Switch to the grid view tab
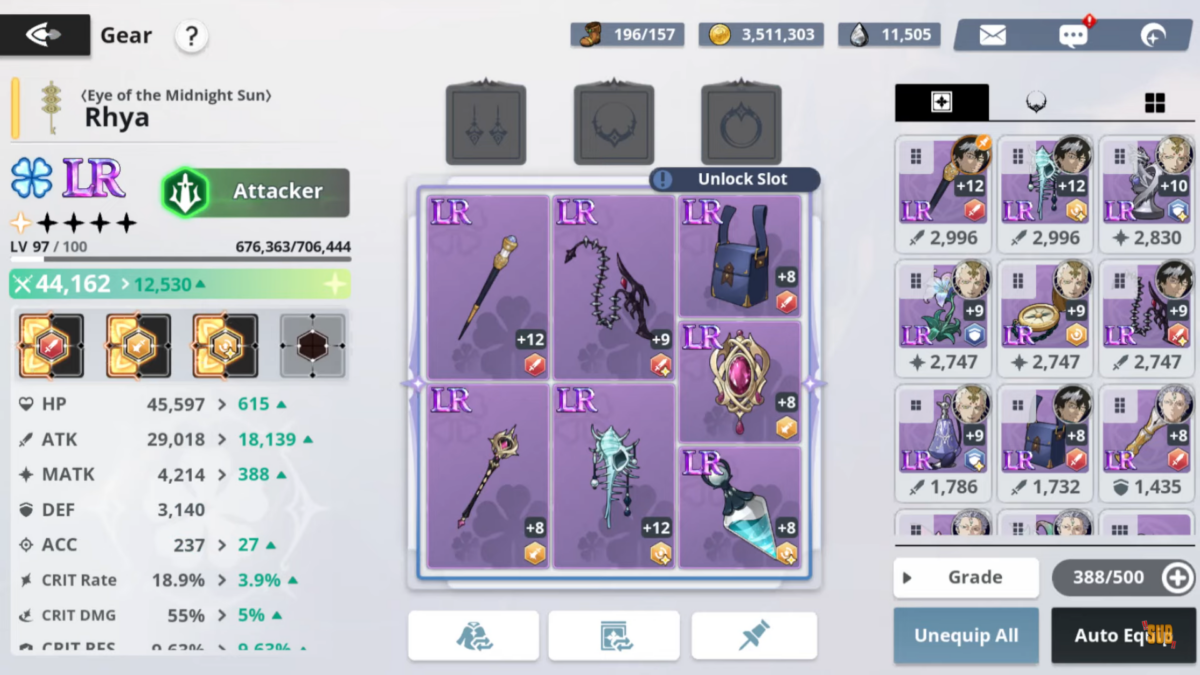Image resolution: width=1200 pixels, height=675 pixels. [x=1154, y=102]
